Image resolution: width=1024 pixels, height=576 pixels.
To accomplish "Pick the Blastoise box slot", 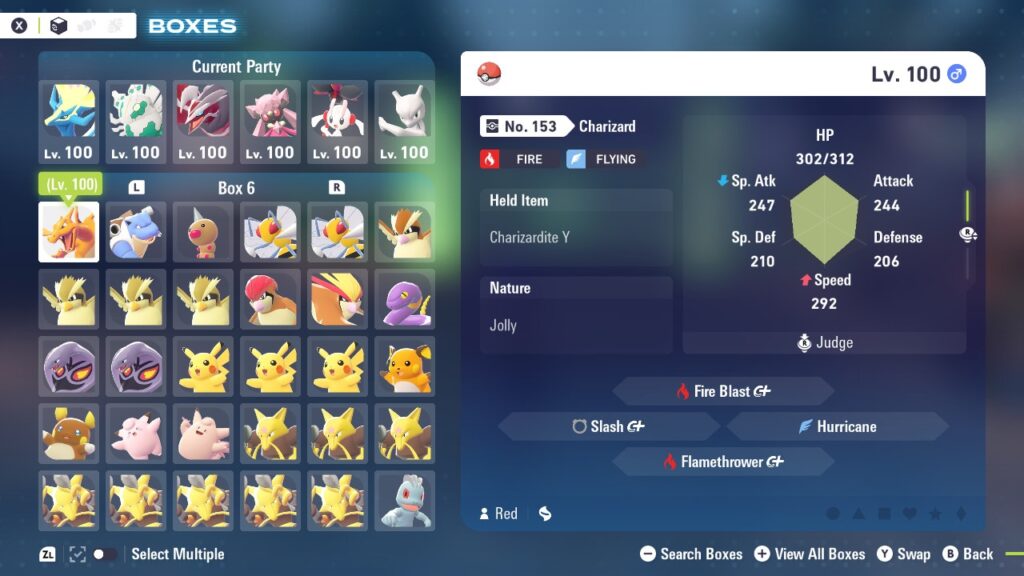I will pyautogui.click(x=136, y=231).
